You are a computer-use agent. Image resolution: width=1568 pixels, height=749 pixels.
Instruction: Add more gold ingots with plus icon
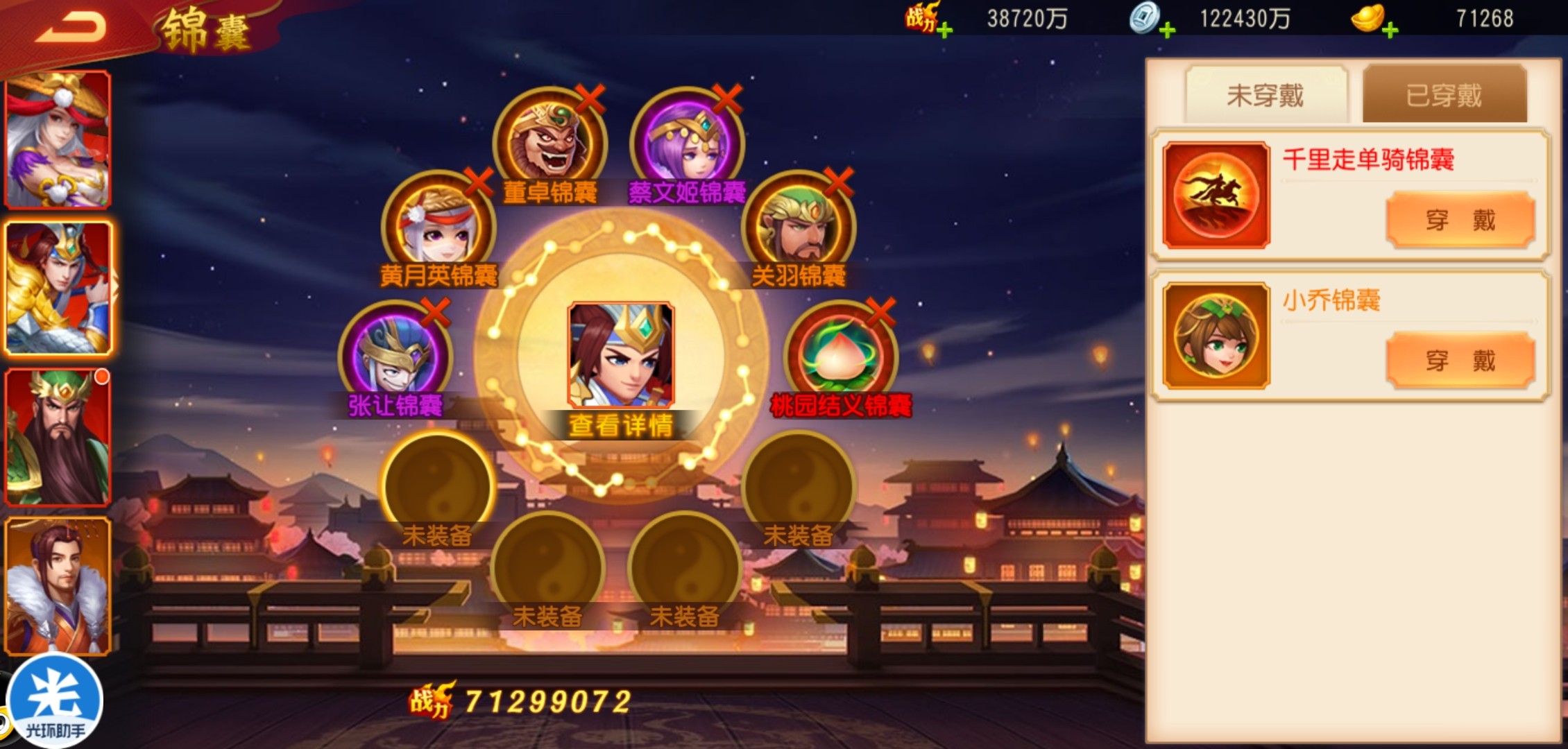1390,31
